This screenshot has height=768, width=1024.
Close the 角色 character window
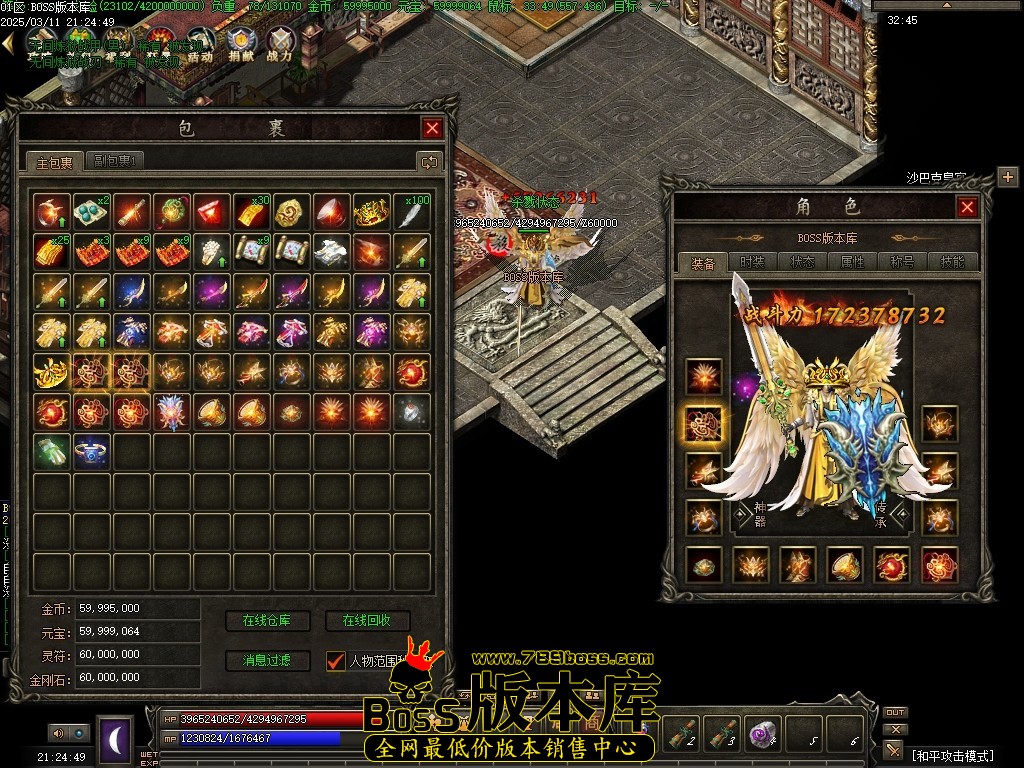pos(967,207)
